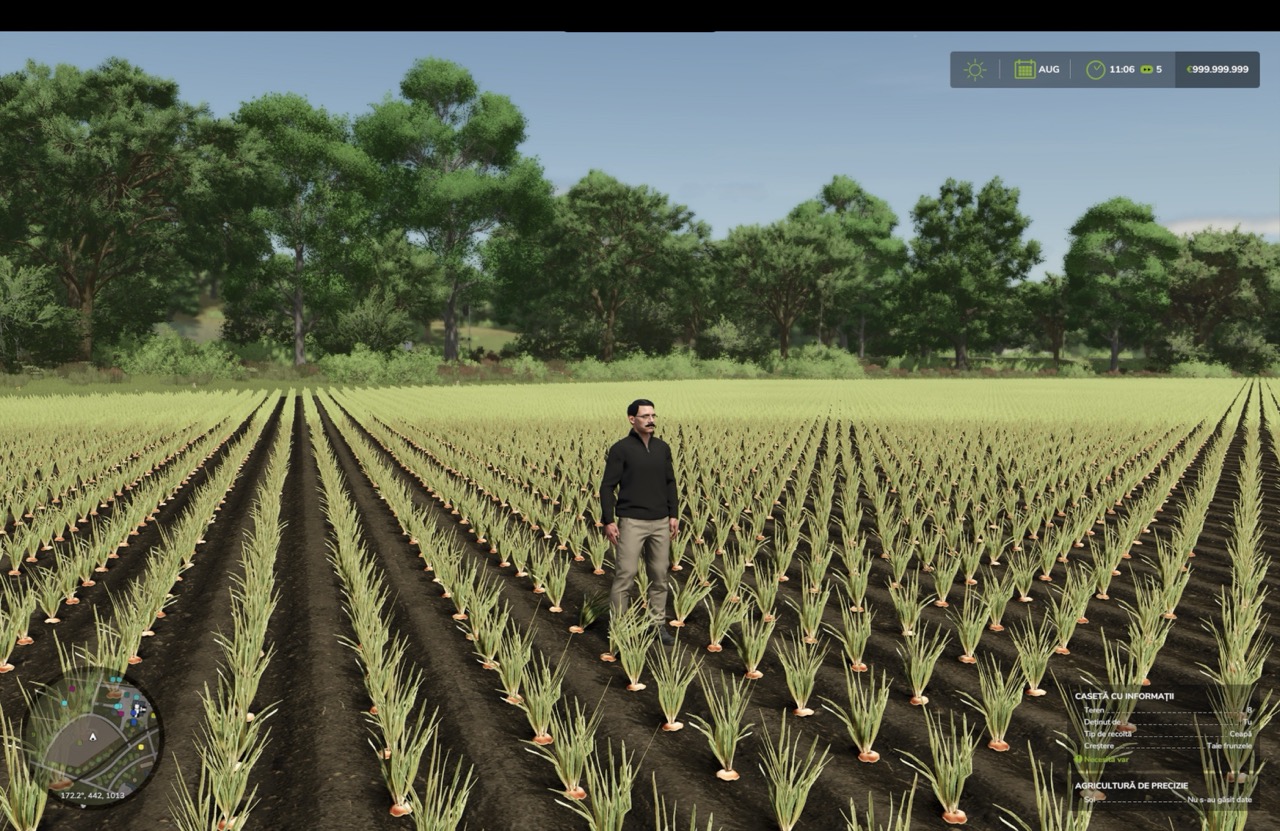
Task: Open the circular minimap
Action: point(92,738)
